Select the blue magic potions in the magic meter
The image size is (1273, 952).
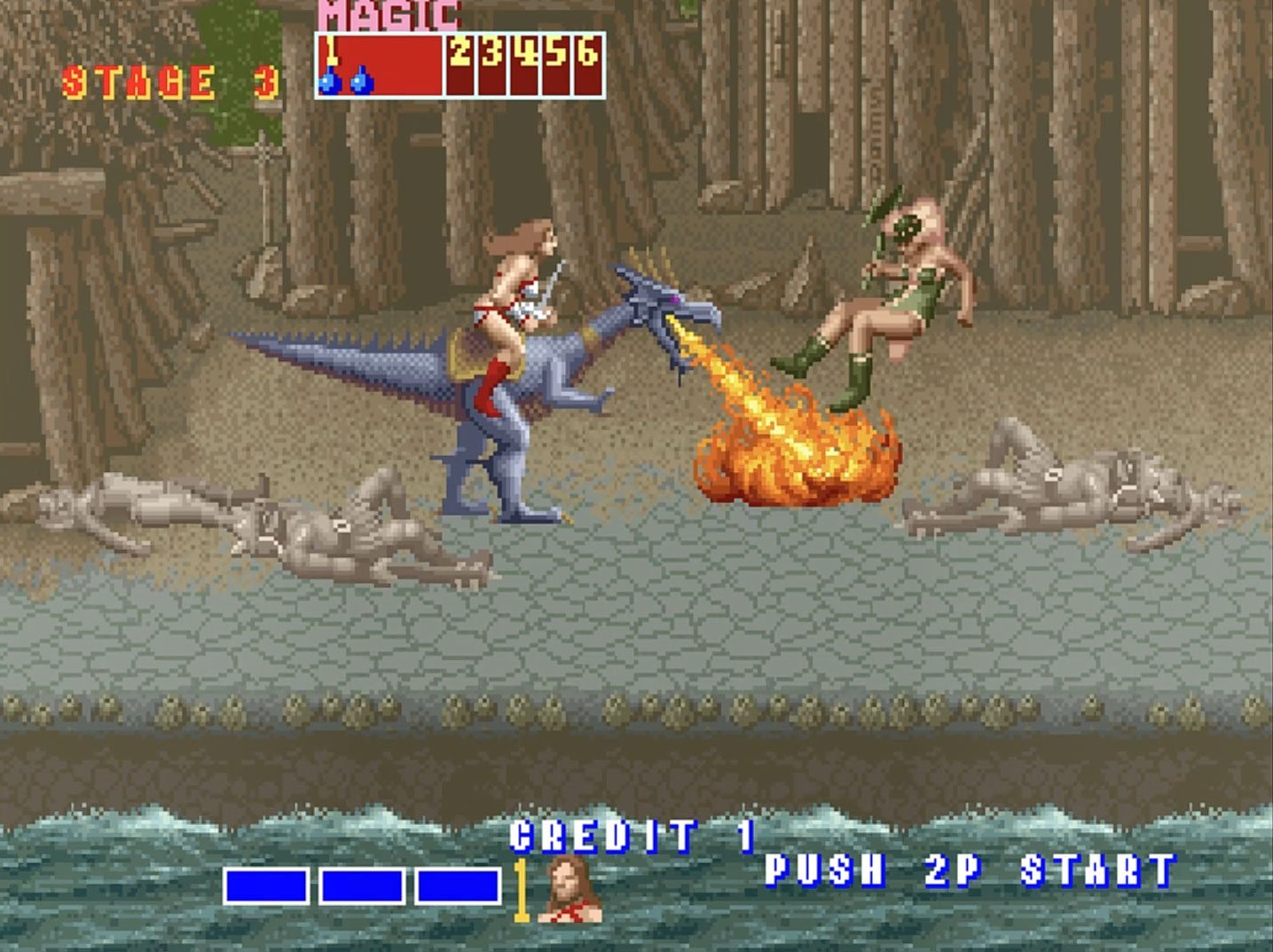click(345, 81)
